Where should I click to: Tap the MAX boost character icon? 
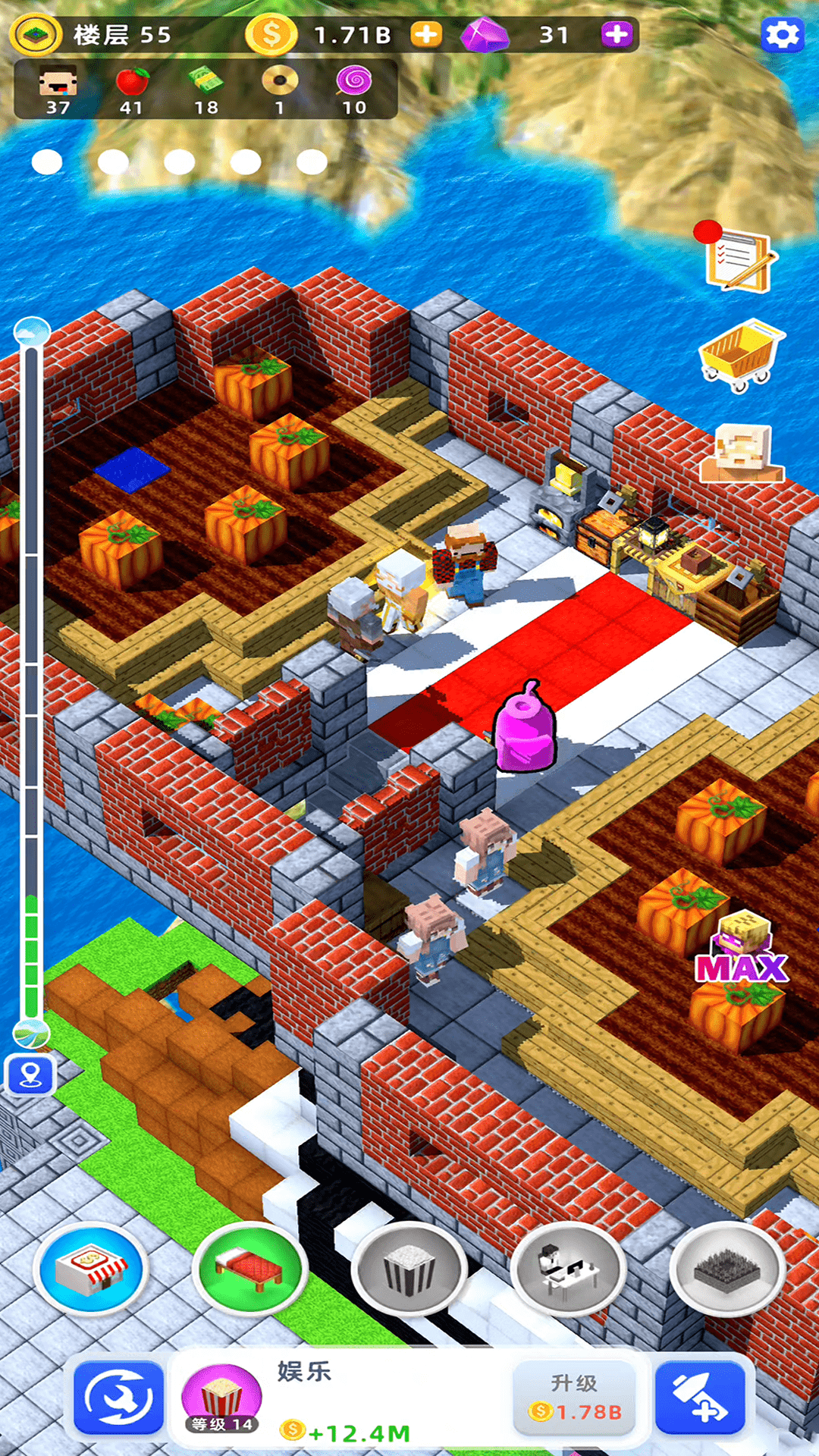742,948
